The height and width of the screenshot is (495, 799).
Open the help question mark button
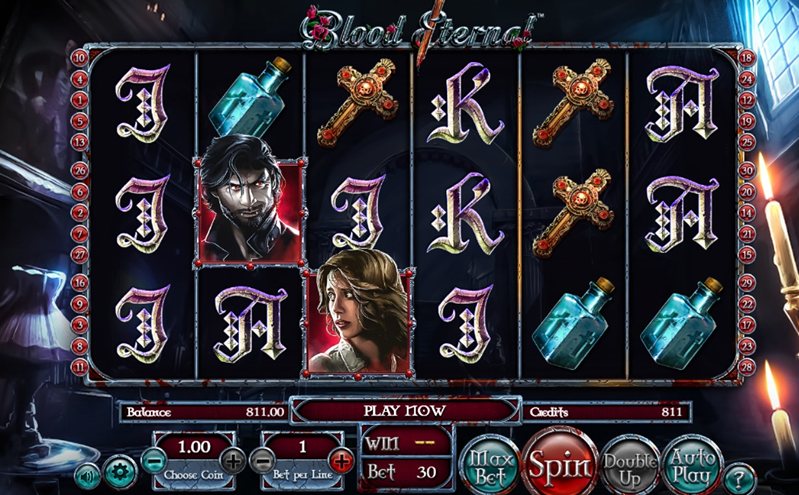click(x=738, y=475)
